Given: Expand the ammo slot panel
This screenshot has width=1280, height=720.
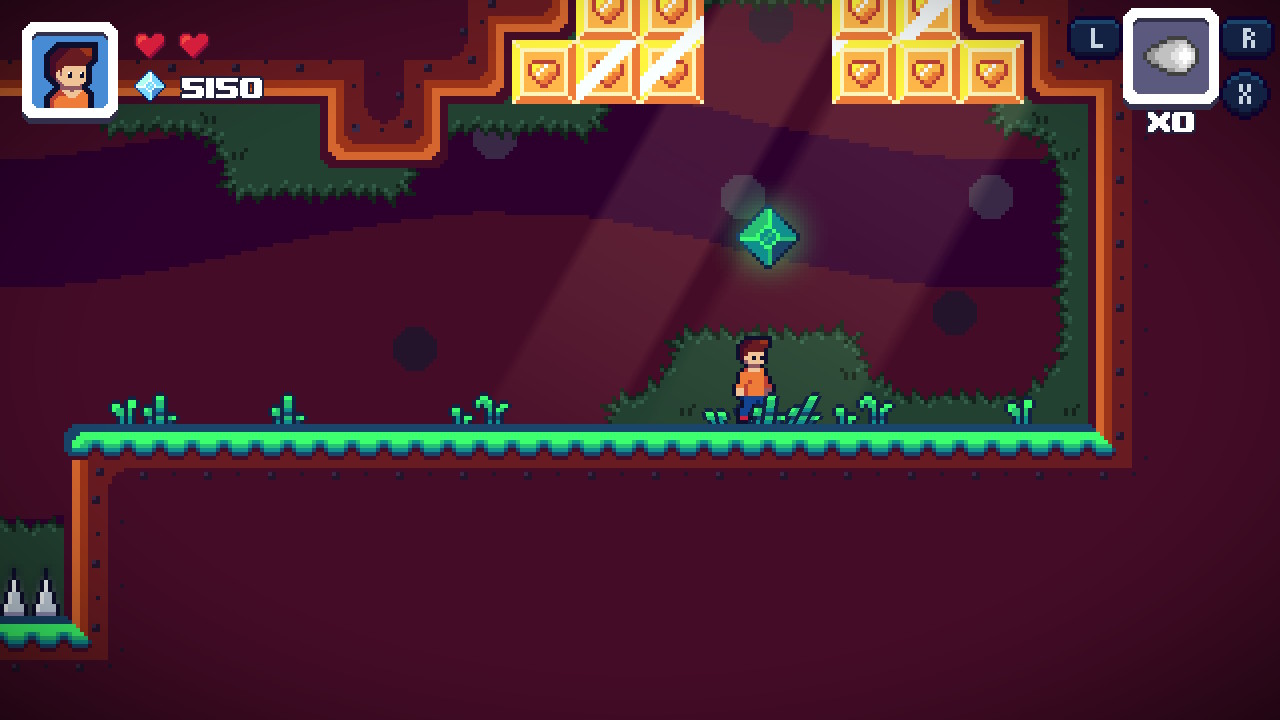Looking at the screenshot, I should pyautogui.click(x=1170, y=62).
